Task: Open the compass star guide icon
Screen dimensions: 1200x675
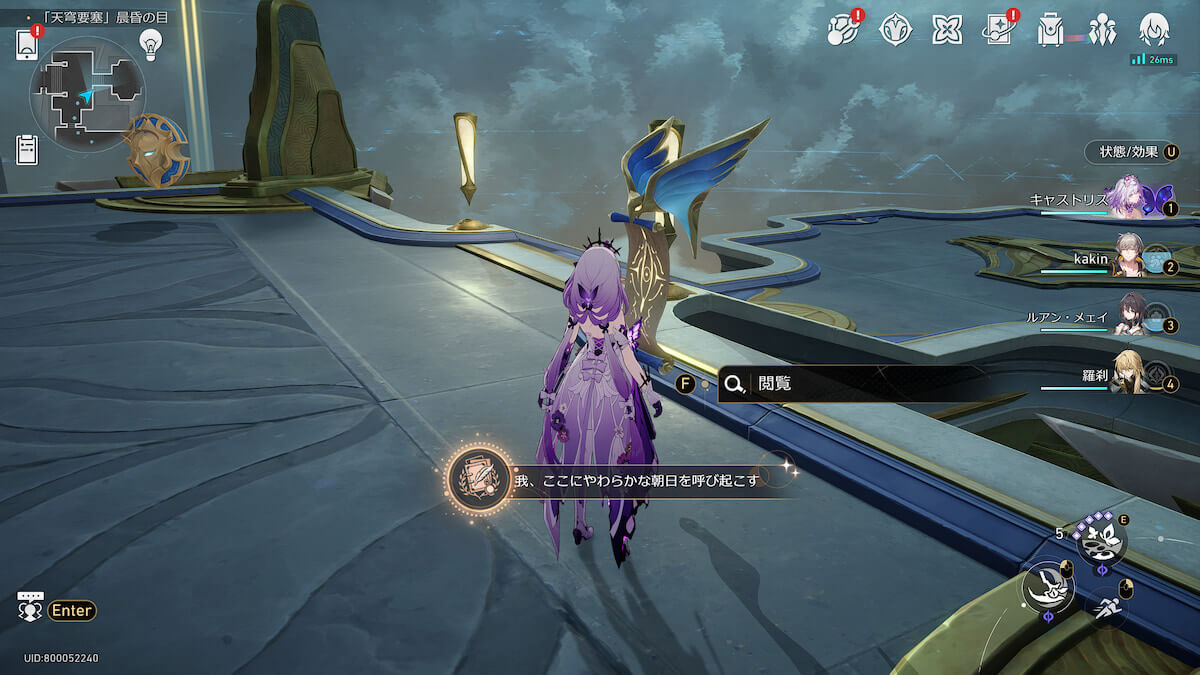Action: [895, 30]
